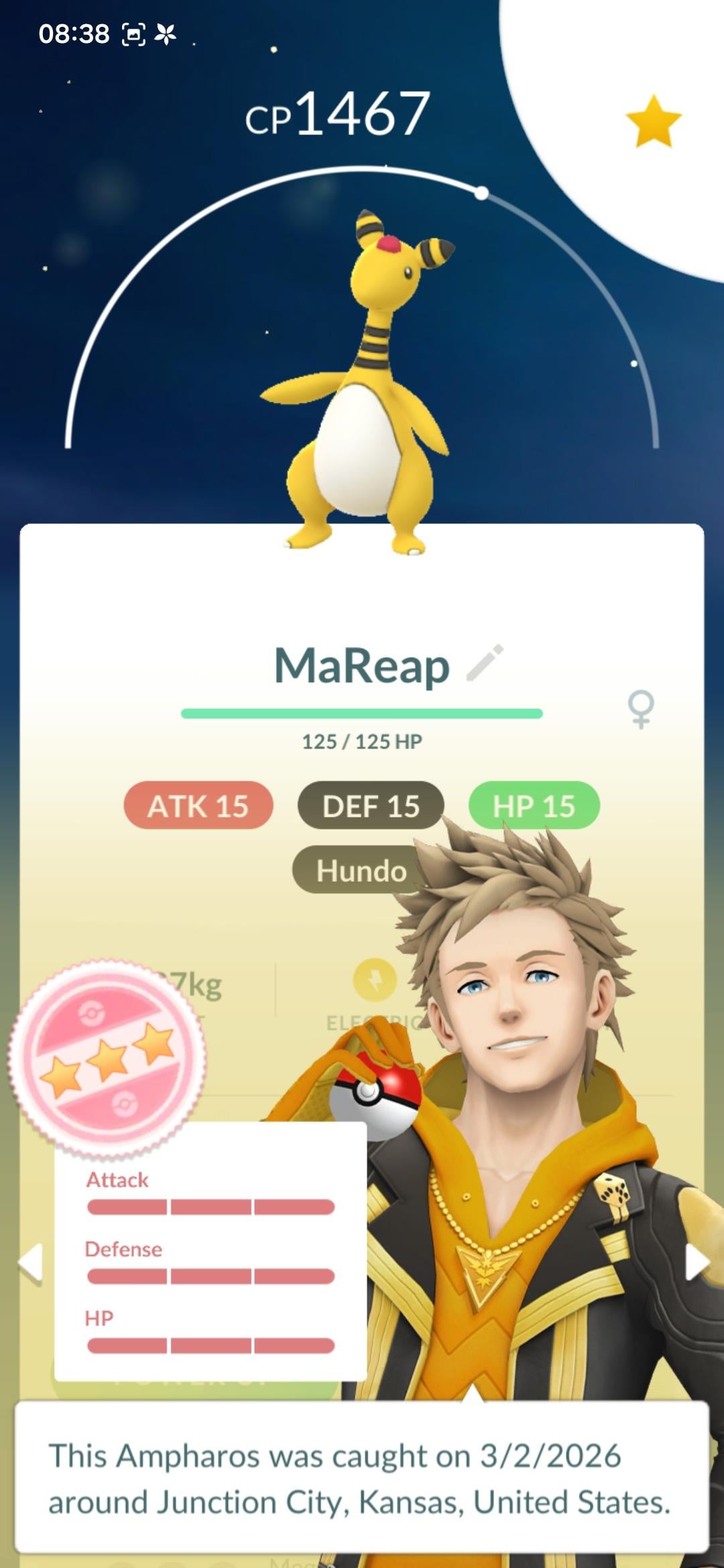Dismiss the Ampharos caught-location appraisal dialogue
The image size is (724, 1568).
tap(361, 1477)
